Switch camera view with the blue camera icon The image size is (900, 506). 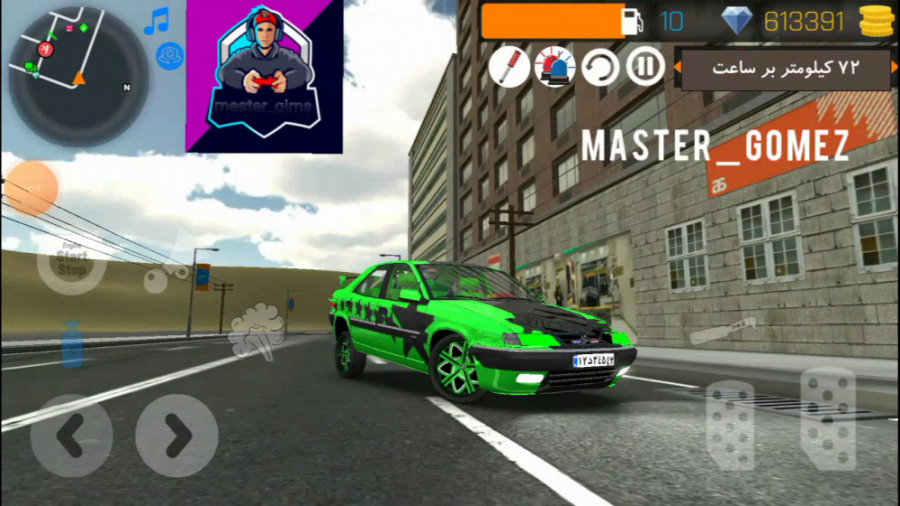pos(170,55)
